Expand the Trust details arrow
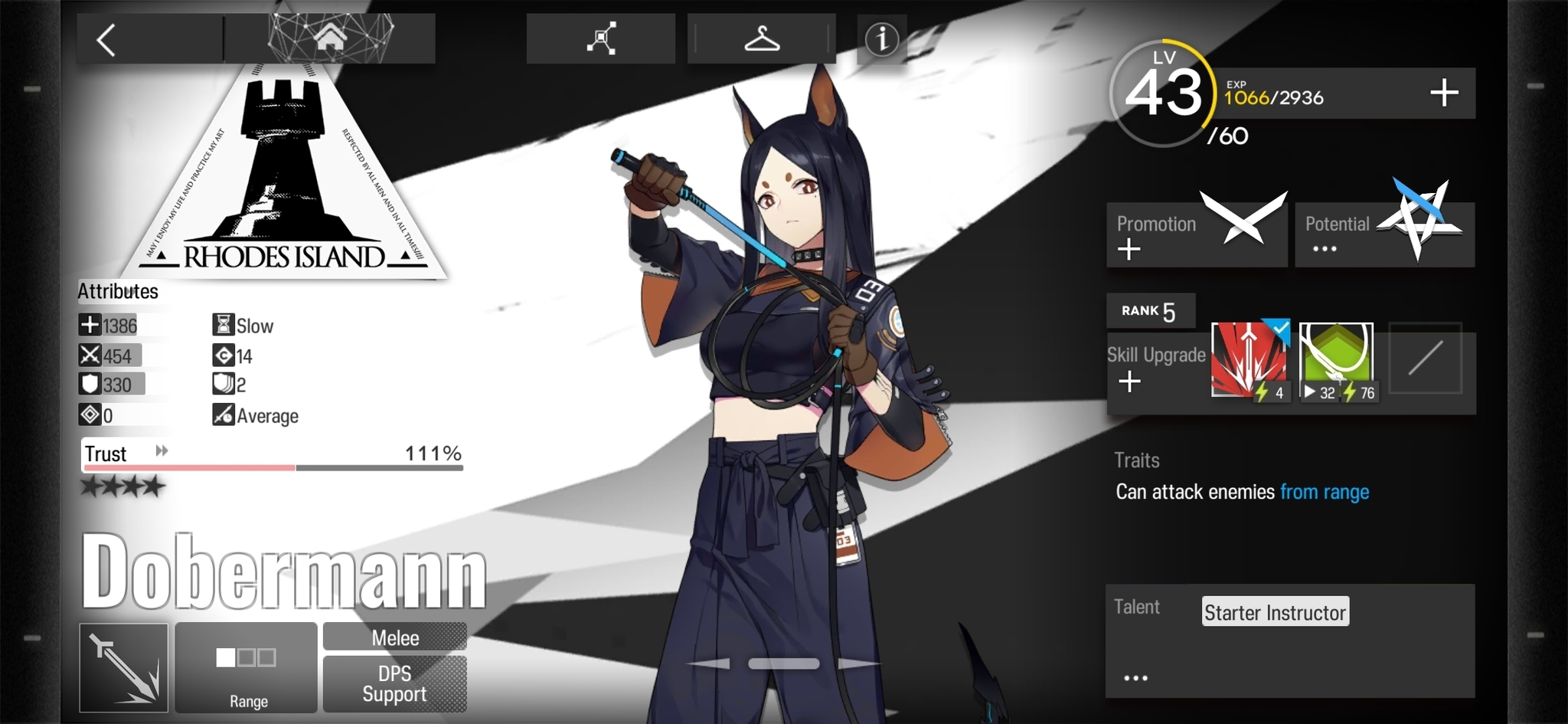Viewport: 1568px width, 724px height. (162, 450)
